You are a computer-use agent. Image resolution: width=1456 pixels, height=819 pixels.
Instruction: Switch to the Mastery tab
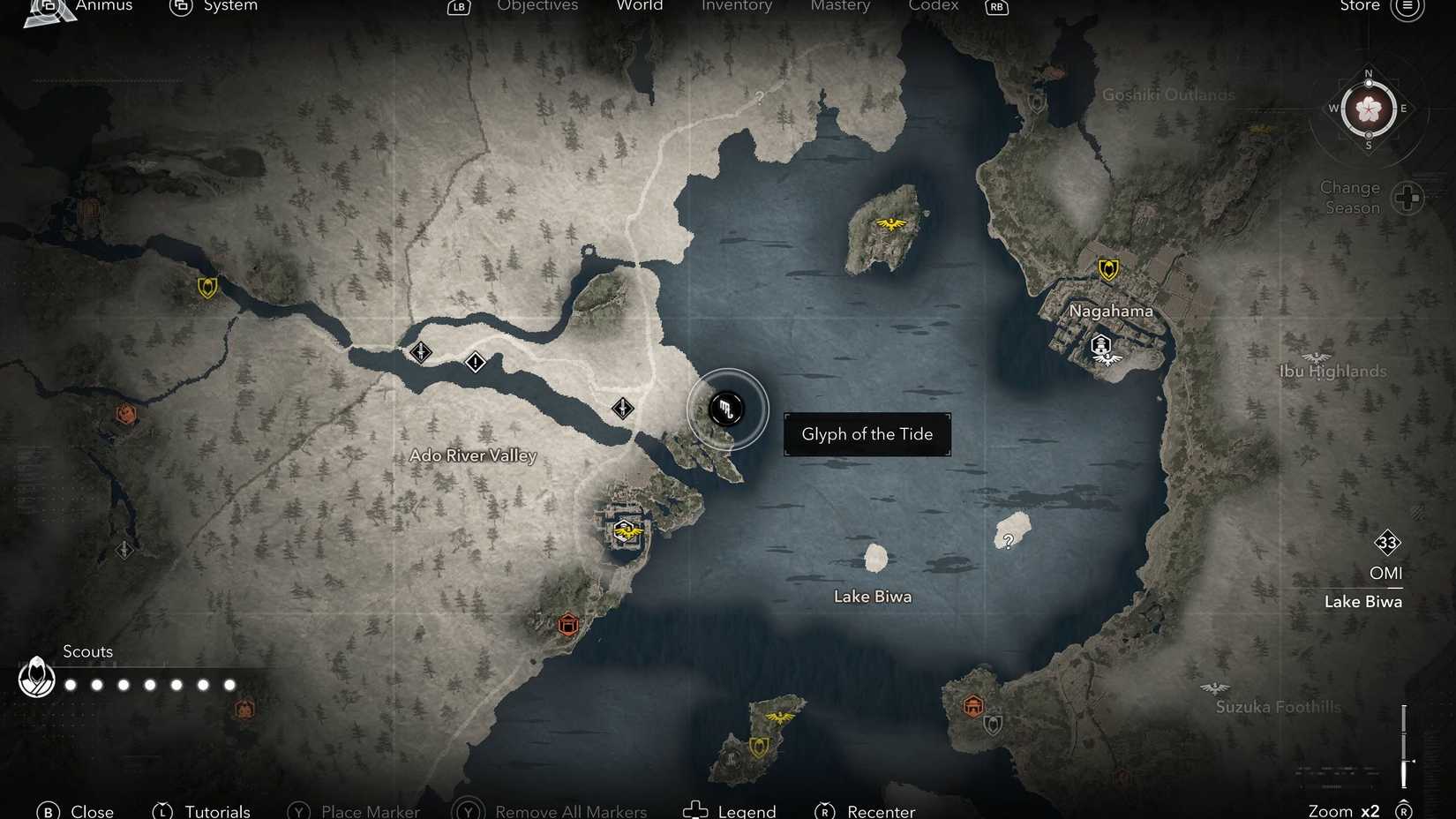click(839, 6)
